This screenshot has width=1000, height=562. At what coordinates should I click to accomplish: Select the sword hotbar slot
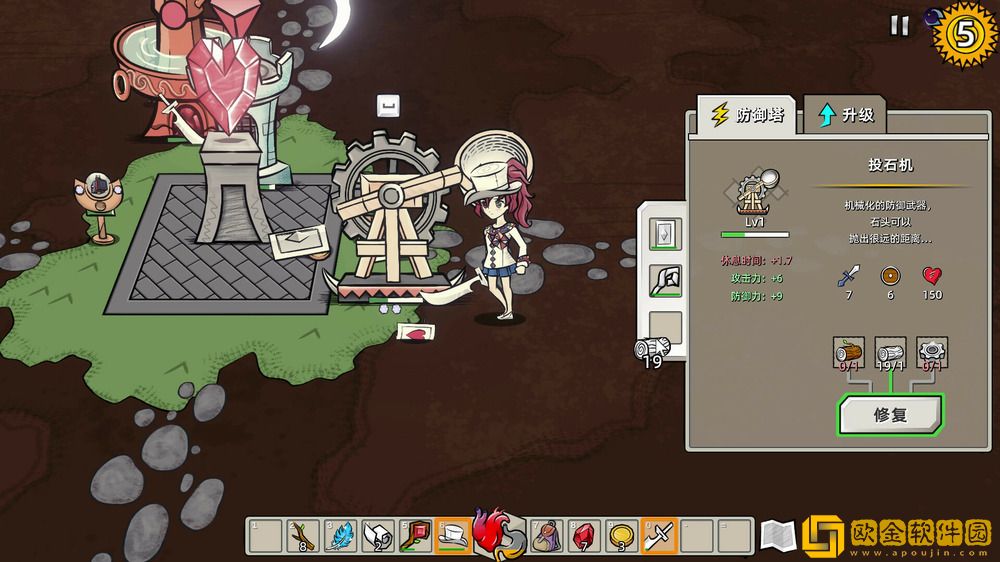tap(659, 536)
